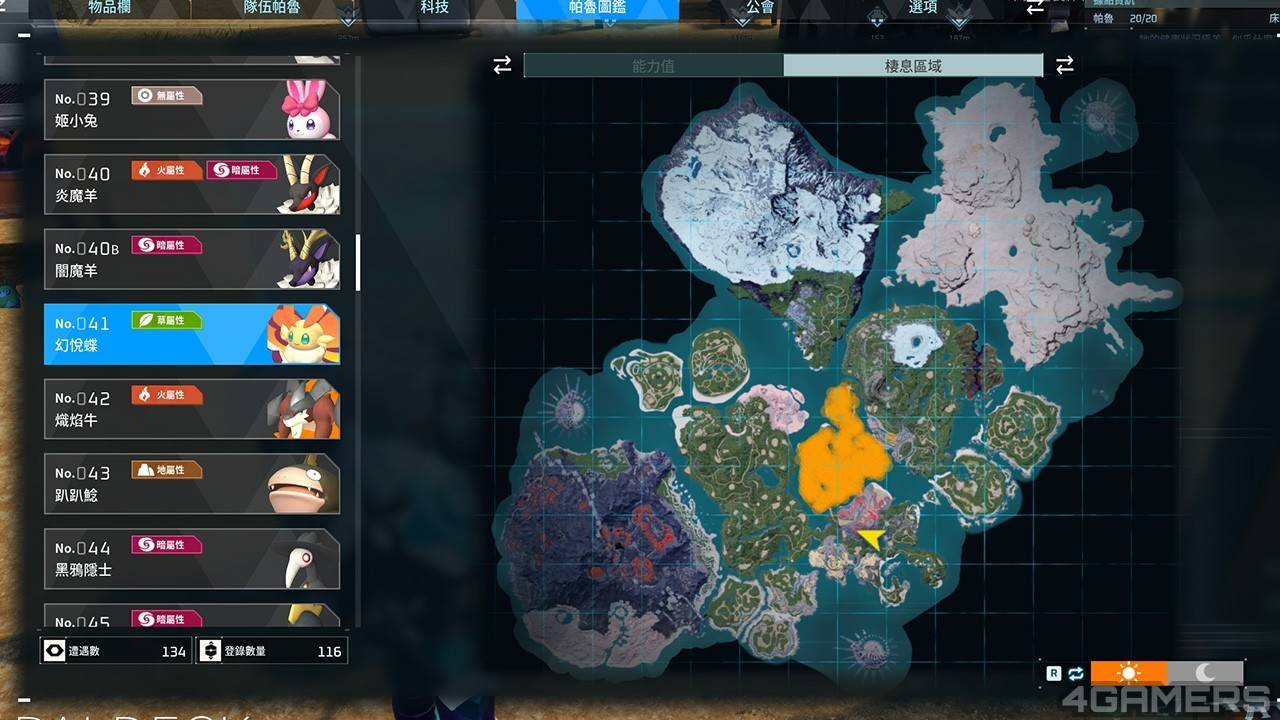
Task: Click the right swap arrows beside 棲息區域
Action: pyautogui.click(x=1065, y=66)
